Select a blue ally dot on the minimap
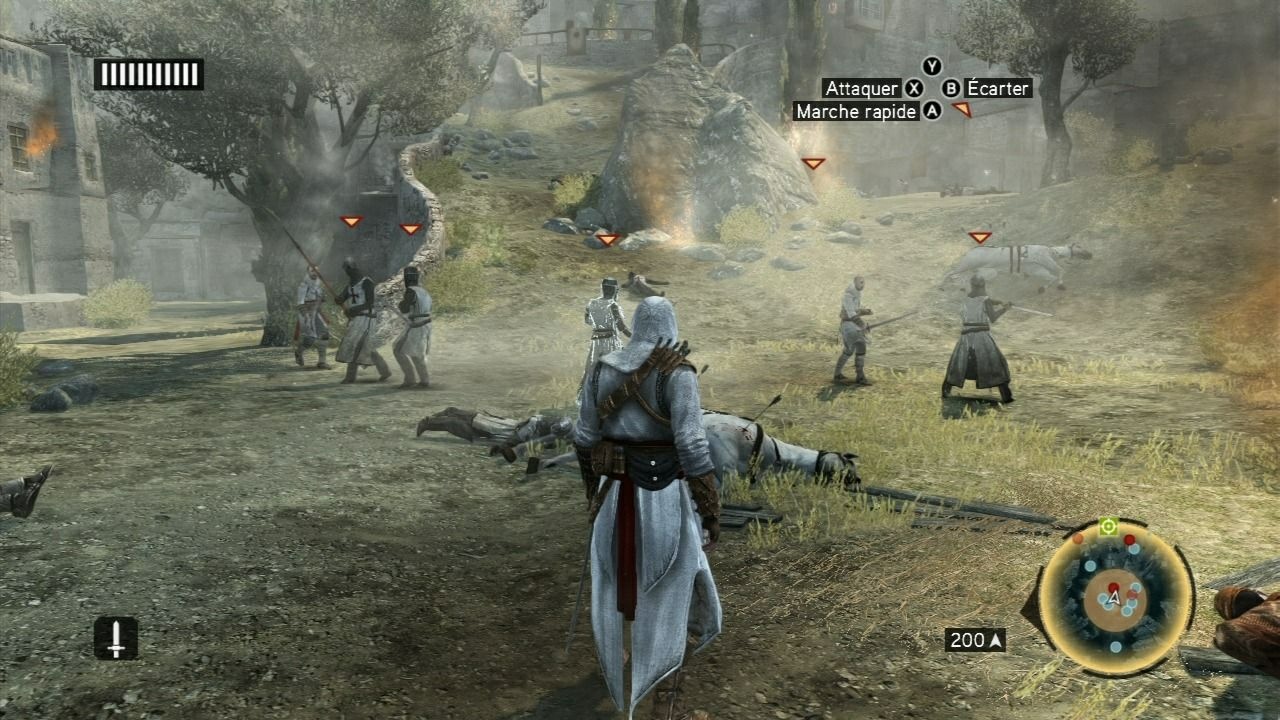Viewport: 1280px width, 720px height. click(x=1089, y=566)
